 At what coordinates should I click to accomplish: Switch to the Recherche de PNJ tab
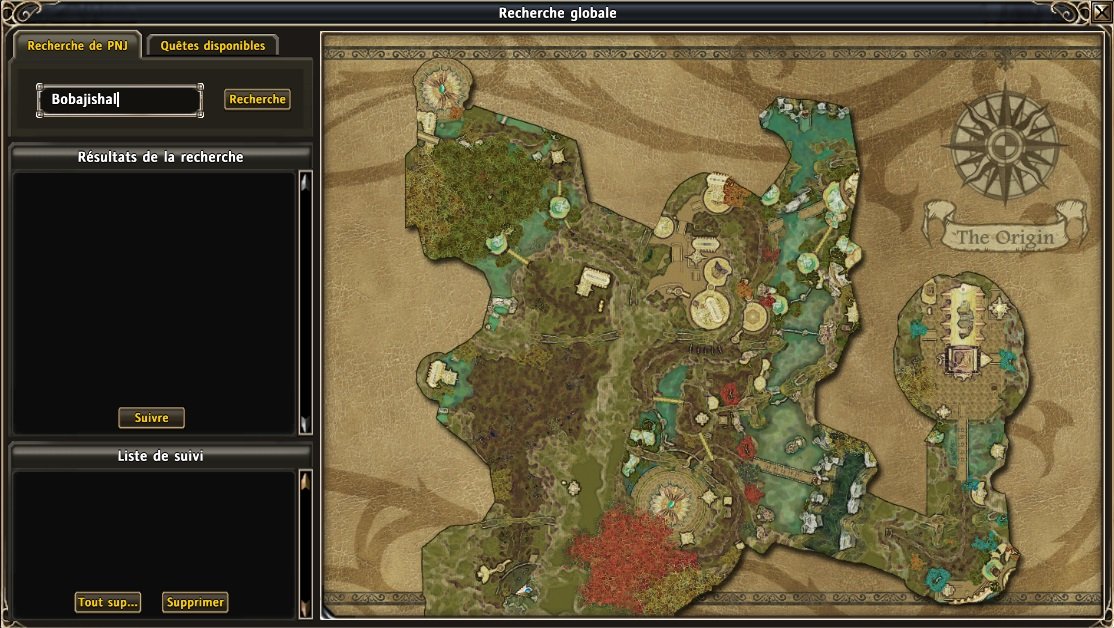(x=77, y=45)
